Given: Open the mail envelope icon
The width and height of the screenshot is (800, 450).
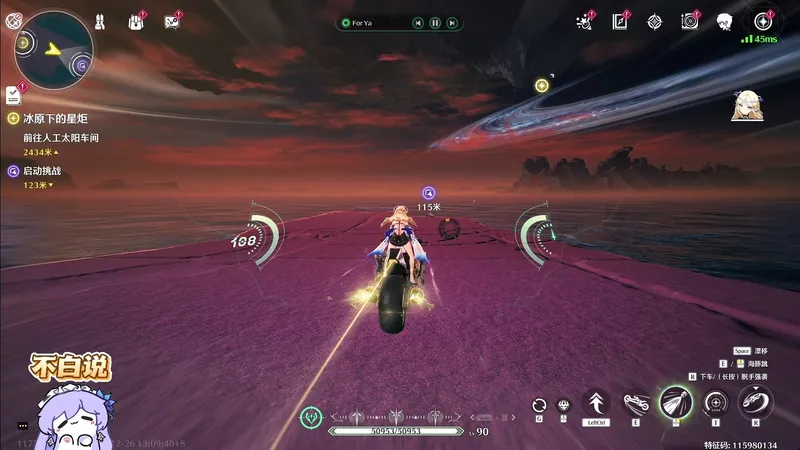Looking at the screenshot, I should point(171,20).
